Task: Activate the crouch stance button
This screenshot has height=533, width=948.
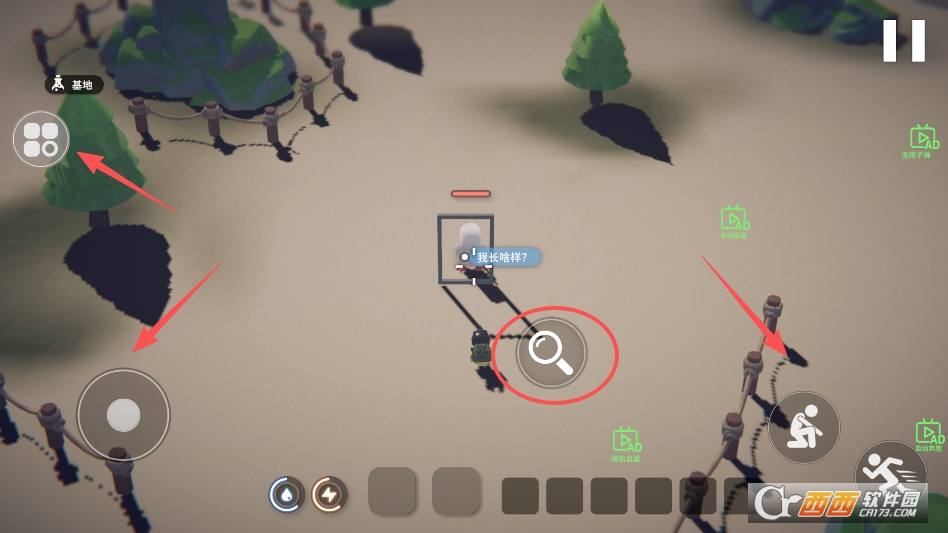Action: 804,427
